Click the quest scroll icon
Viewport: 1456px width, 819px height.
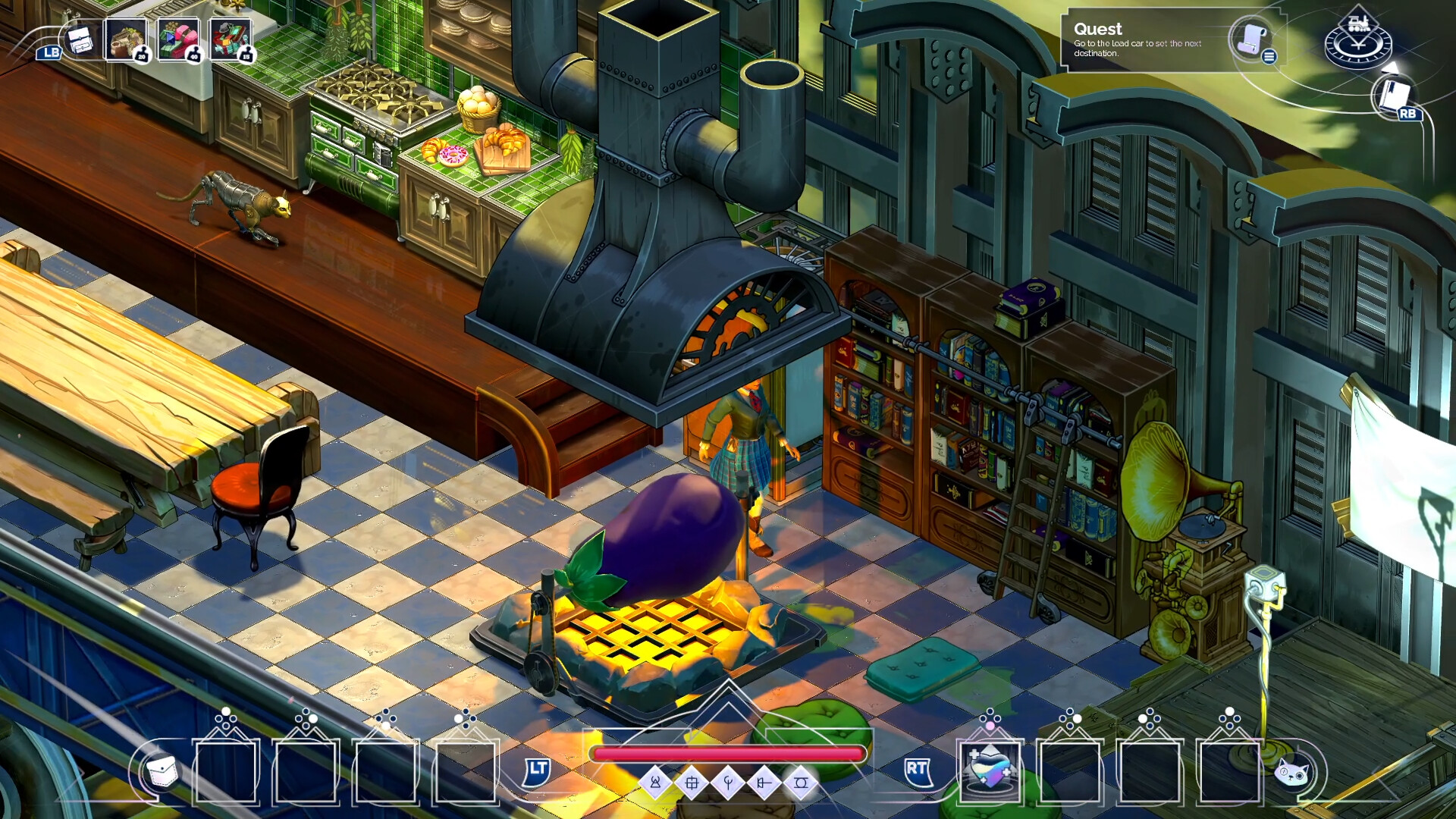point(1252,40)
